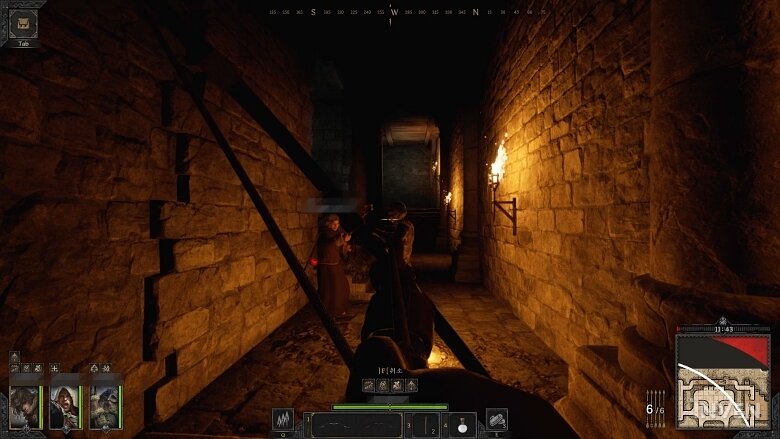Select the white potion flask slot
The width and height of the screenshot is (780, 439).
coord(461,424)
